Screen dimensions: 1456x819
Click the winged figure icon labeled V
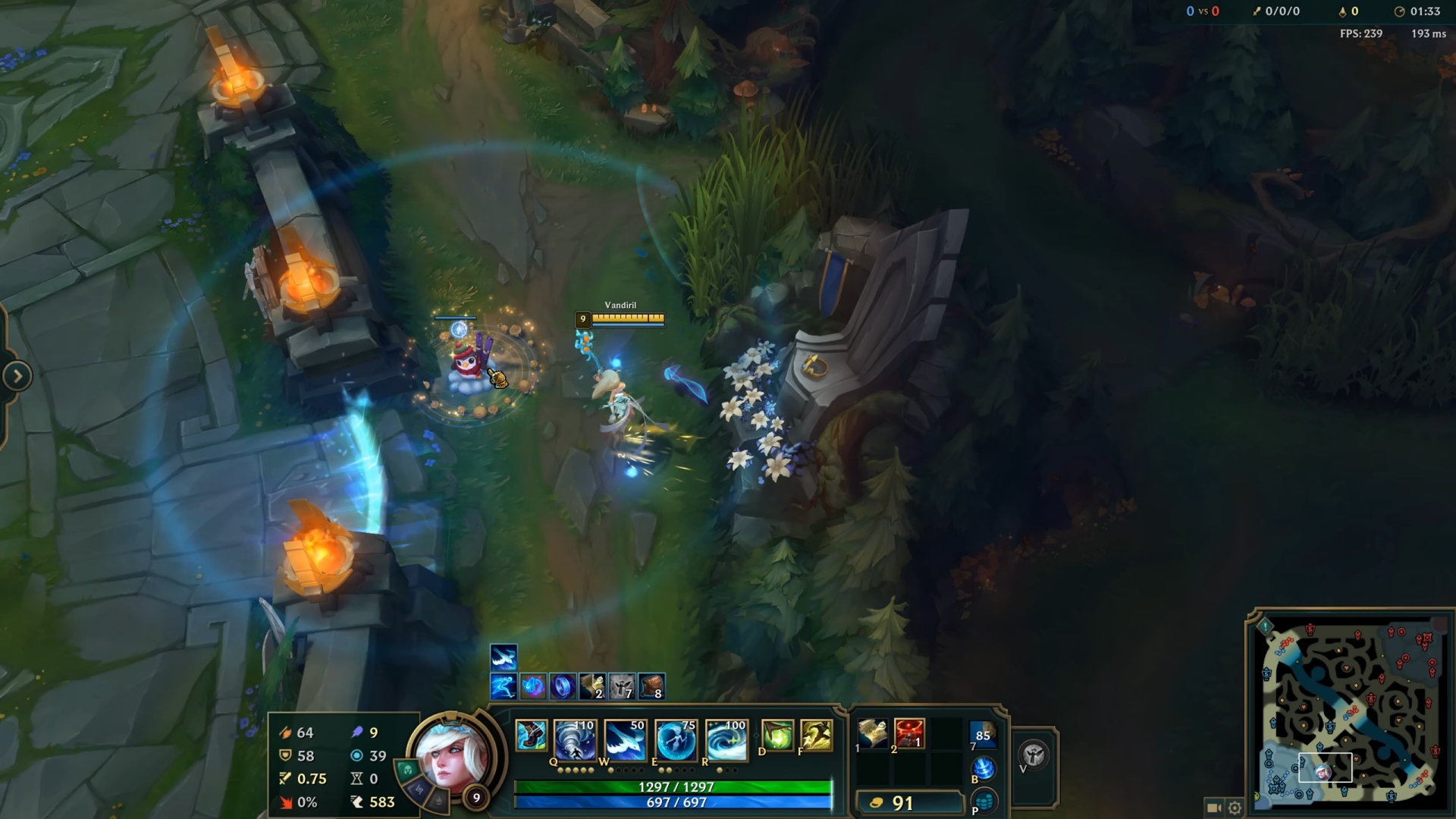(1034, 755)
